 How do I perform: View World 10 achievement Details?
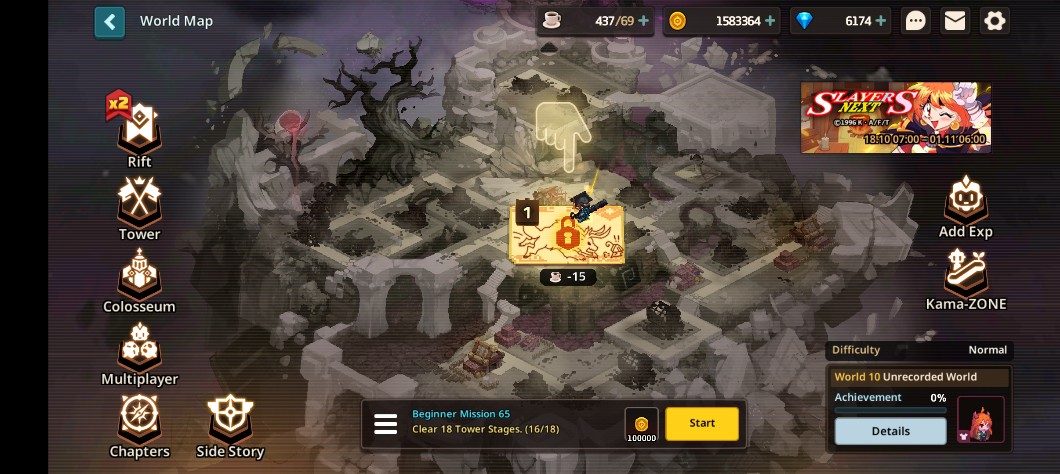[x=890, y=431]
